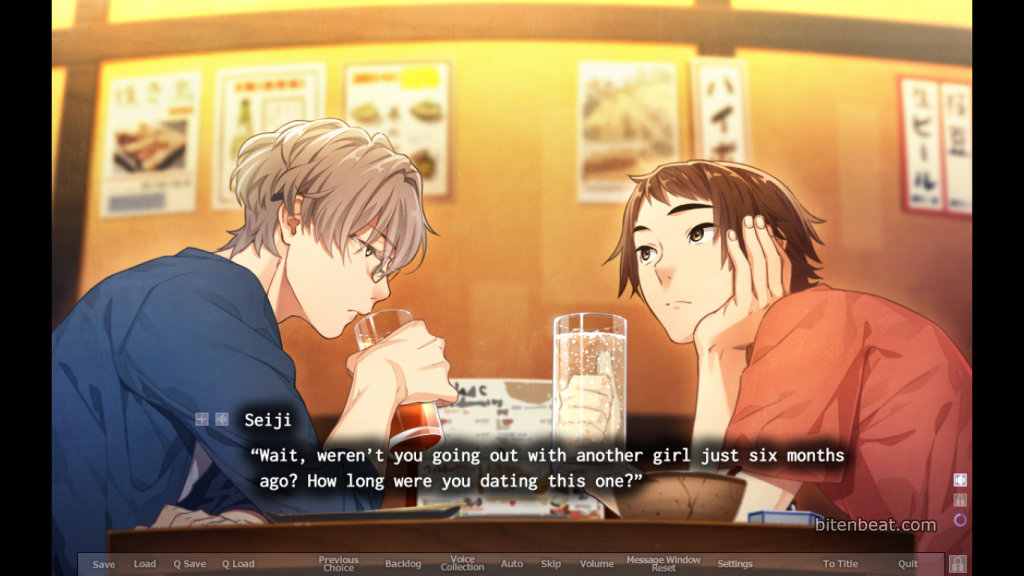
Task: Toggle Auto mode
Action: click(512, 564)
